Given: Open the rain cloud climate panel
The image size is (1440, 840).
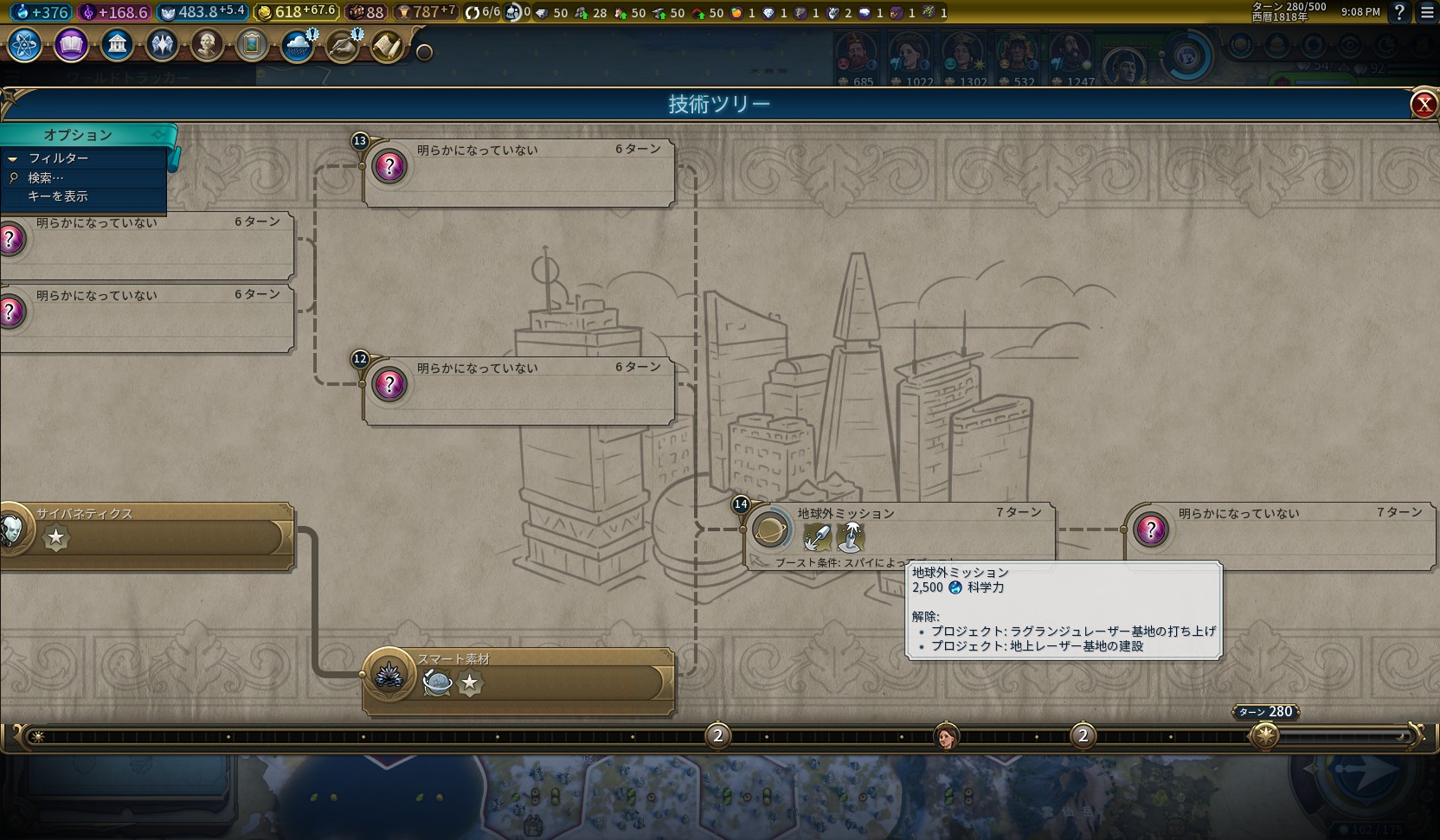Looking at the screenshot, I should coord(297,46).
